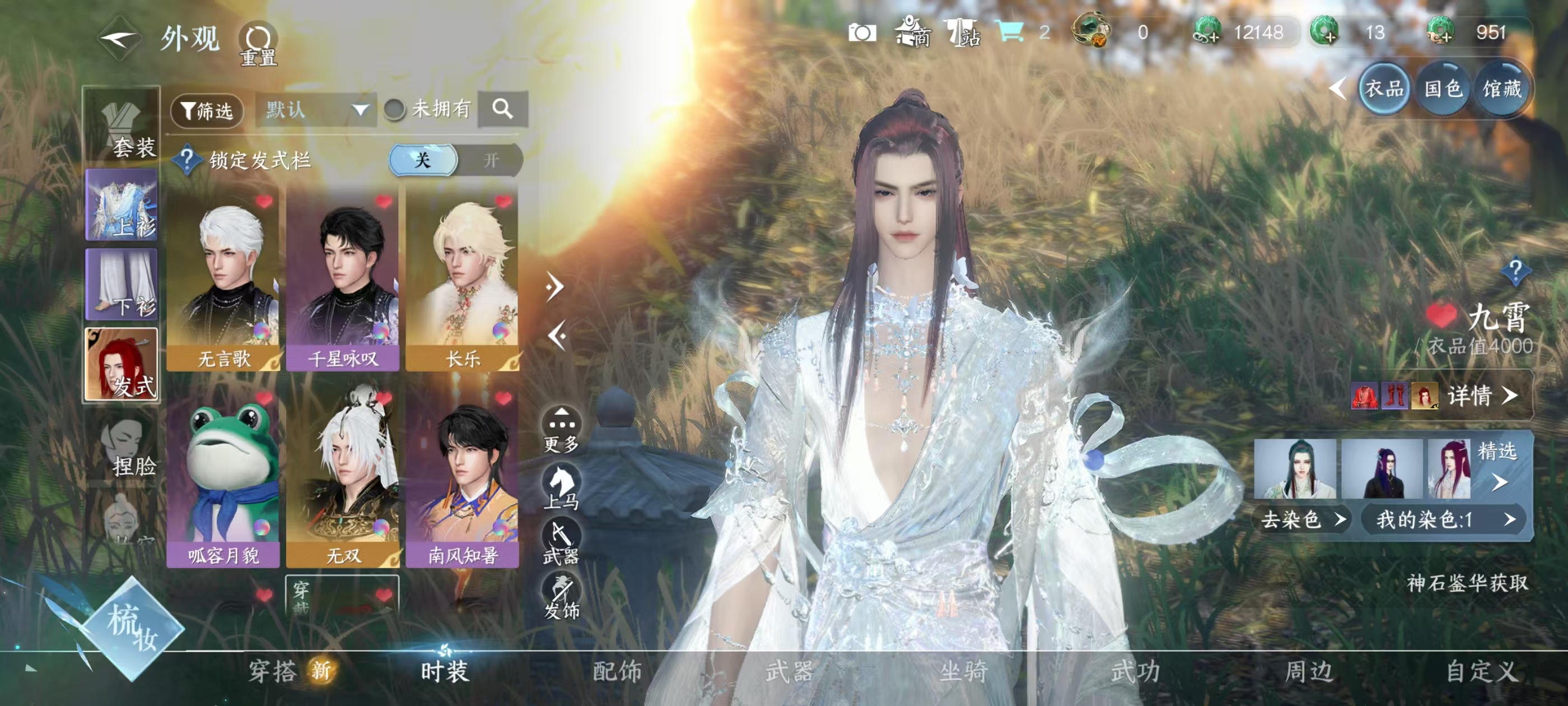1568x706 pixels.
Task: Click the 重置 reset button
Action: pos(258,44)
